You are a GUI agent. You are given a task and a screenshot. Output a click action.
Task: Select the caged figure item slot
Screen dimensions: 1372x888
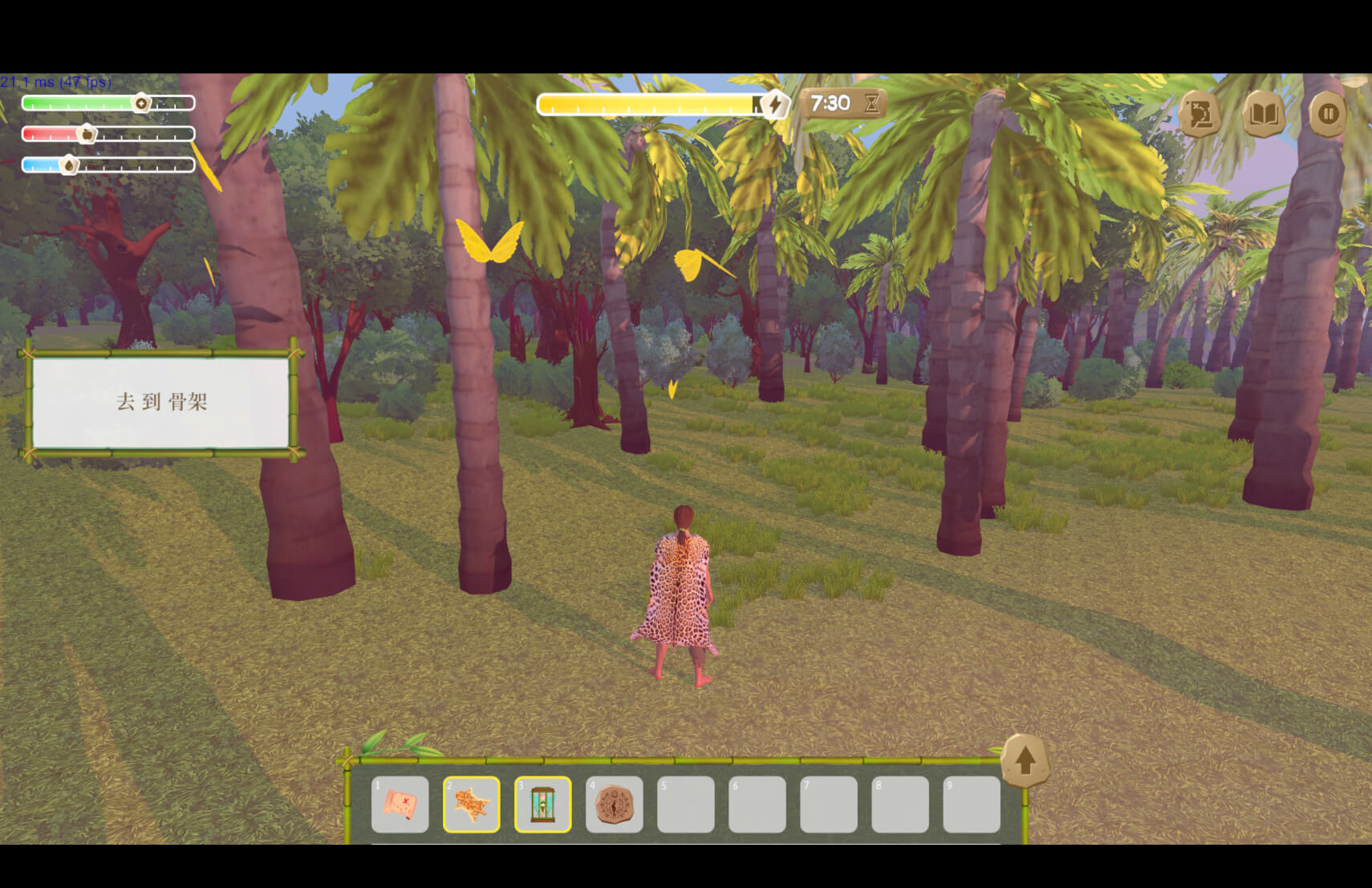pyautogui.click(x=542, y=804)
